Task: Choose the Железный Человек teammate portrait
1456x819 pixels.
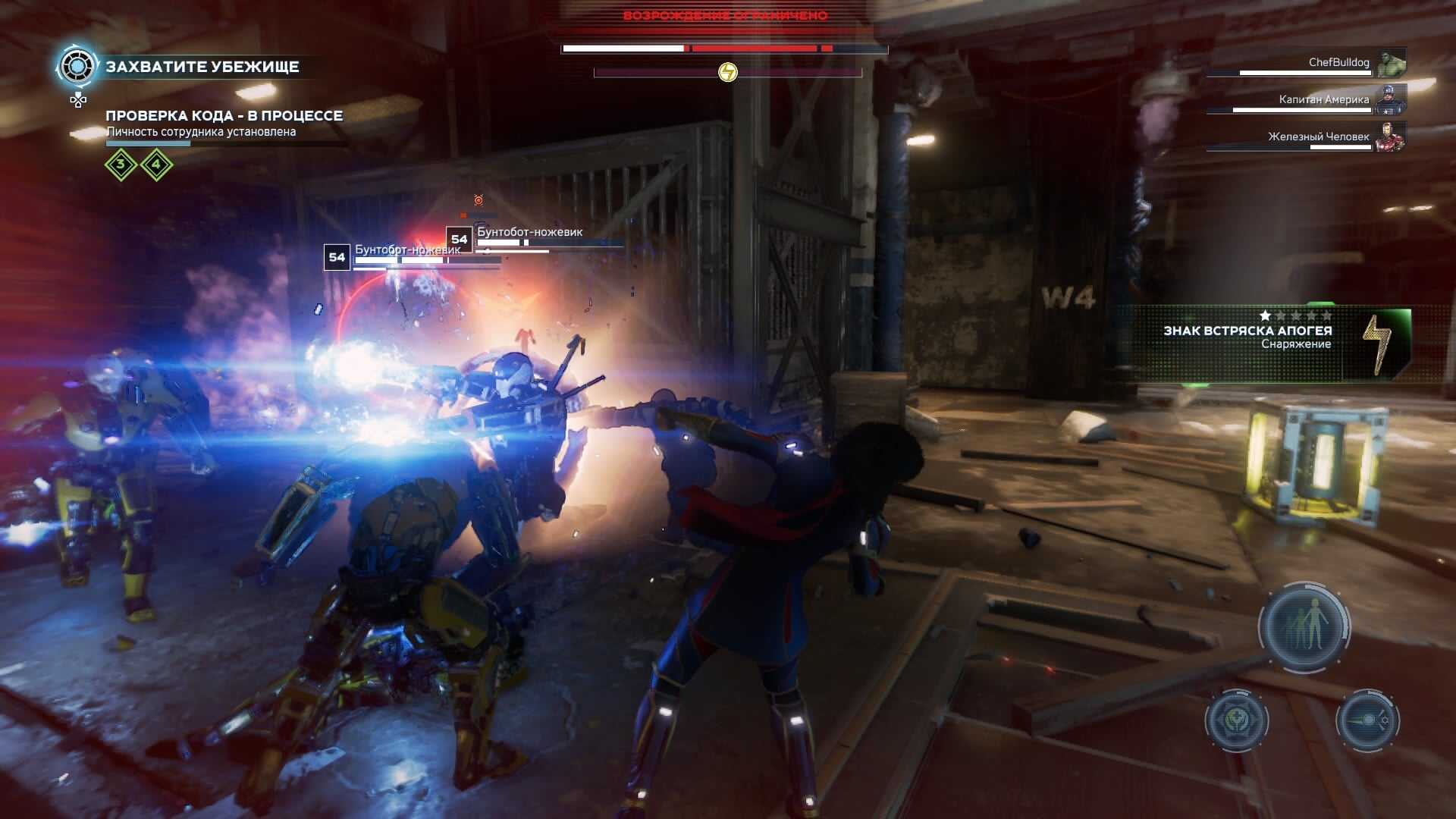Action: 1392,136
